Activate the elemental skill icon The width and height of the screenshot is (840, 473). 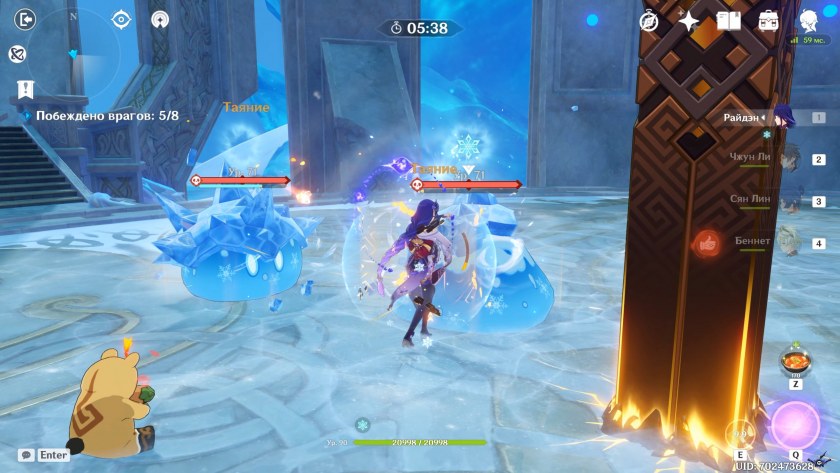coord(739,432)
